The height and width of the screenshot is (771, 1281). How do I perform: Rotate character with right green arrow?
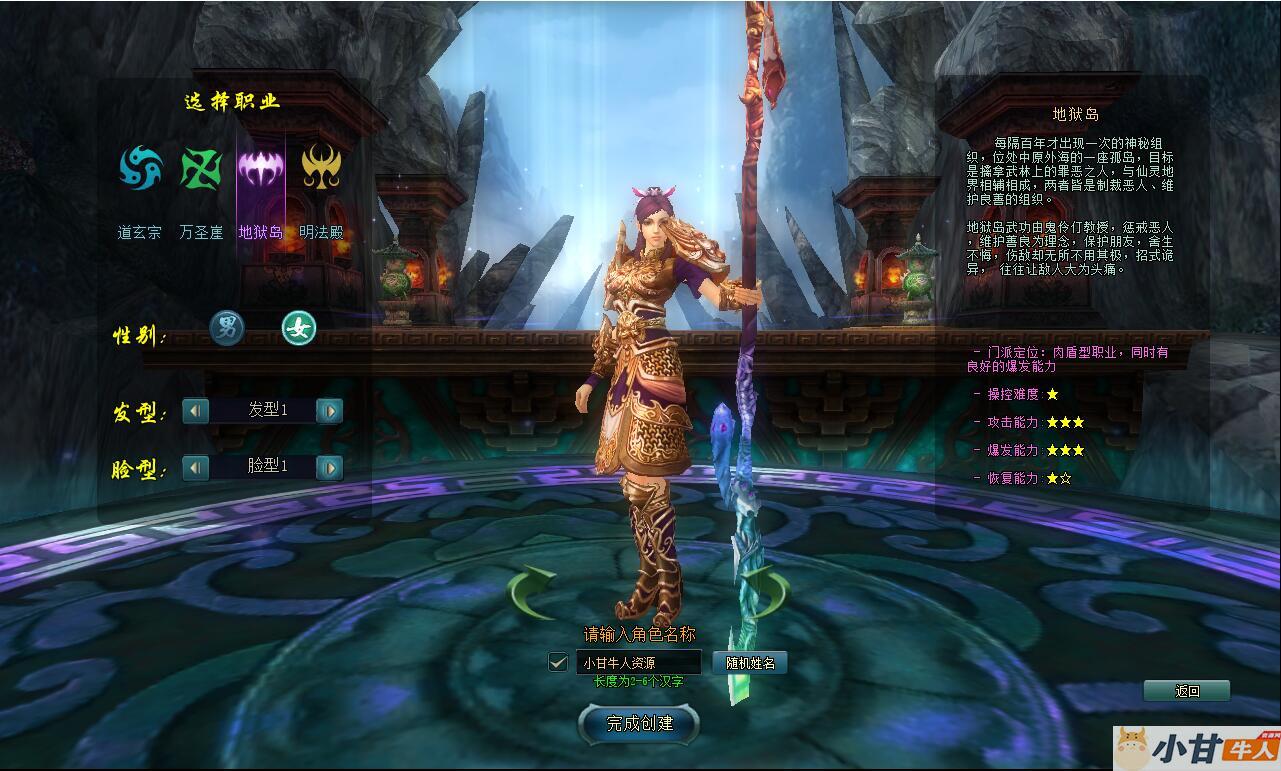765,592
